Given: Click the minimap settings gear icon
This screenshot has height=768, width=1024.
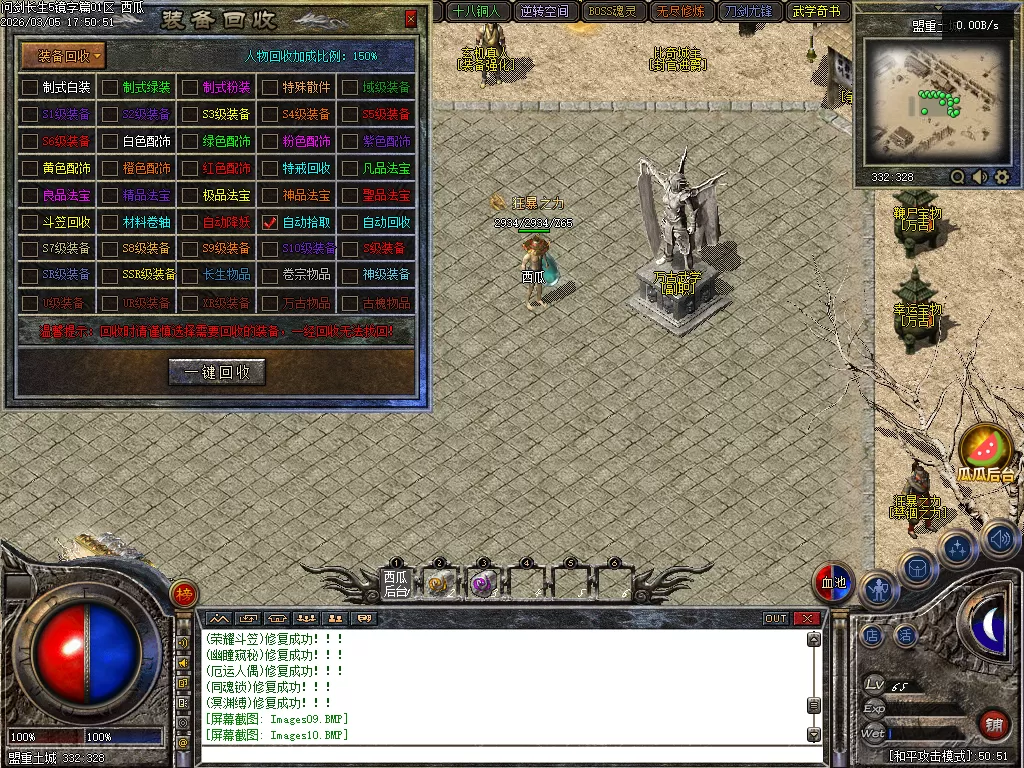Looking at the screenshot, I should pos(1002,177).
